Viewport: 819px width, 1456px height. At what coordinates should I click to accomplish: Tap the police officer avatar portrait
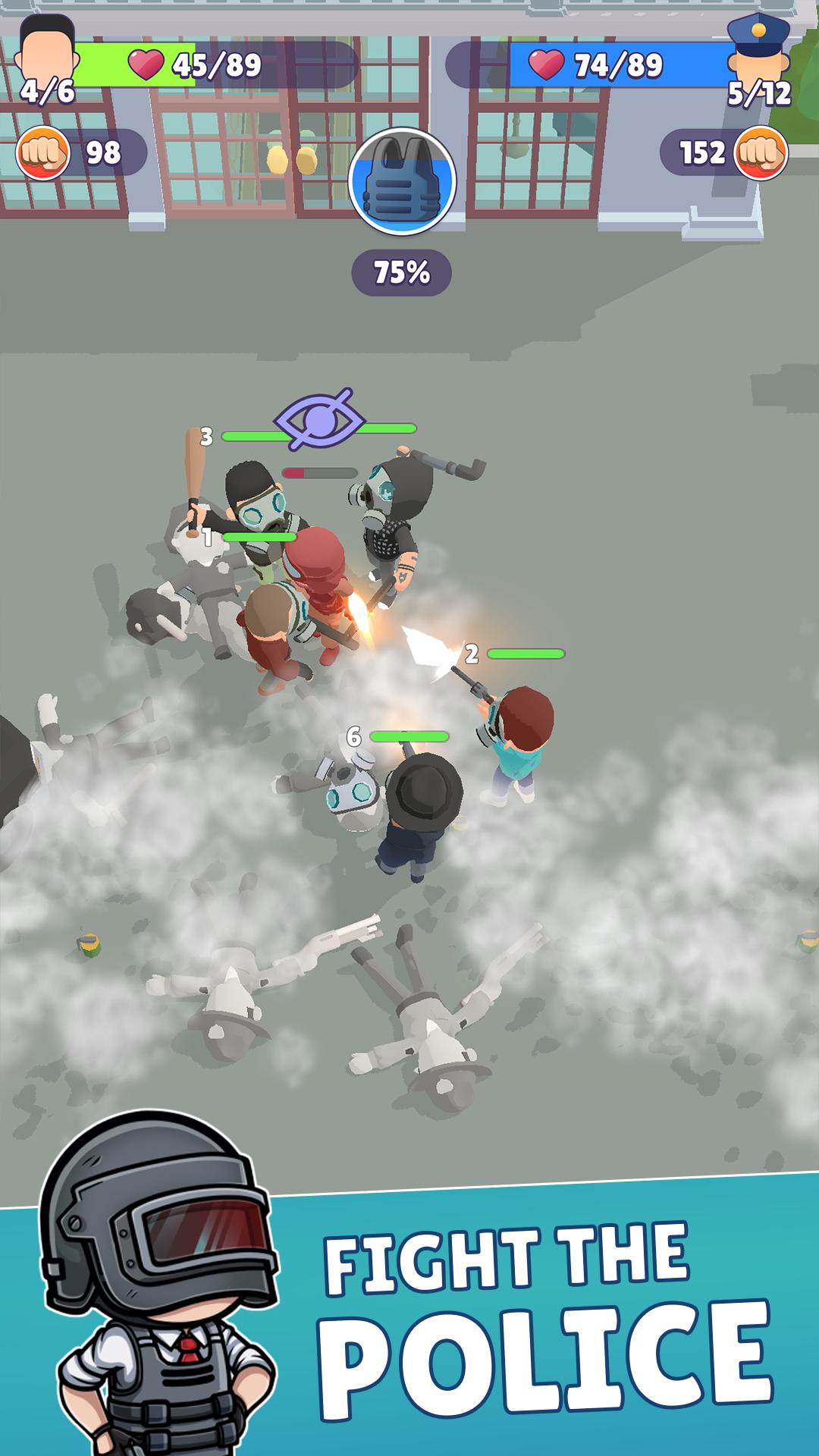pos(758,47)
